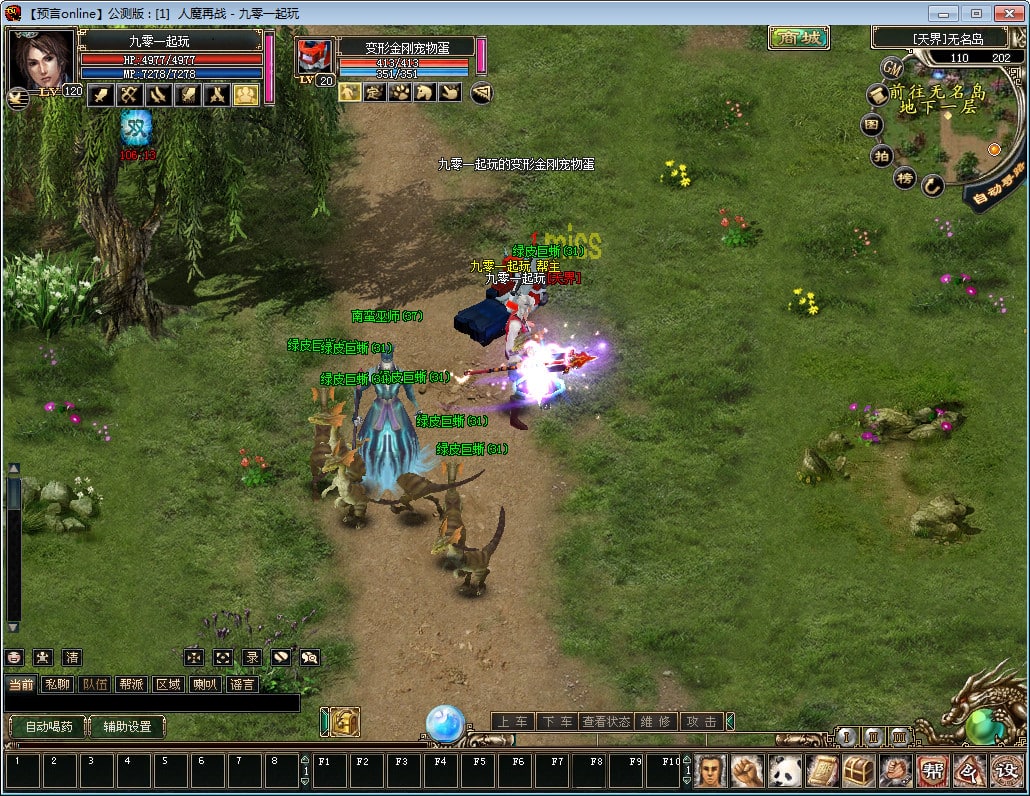Select the 帮派 guild chat tab
The image size is (1030, 796).
[131, 685]
